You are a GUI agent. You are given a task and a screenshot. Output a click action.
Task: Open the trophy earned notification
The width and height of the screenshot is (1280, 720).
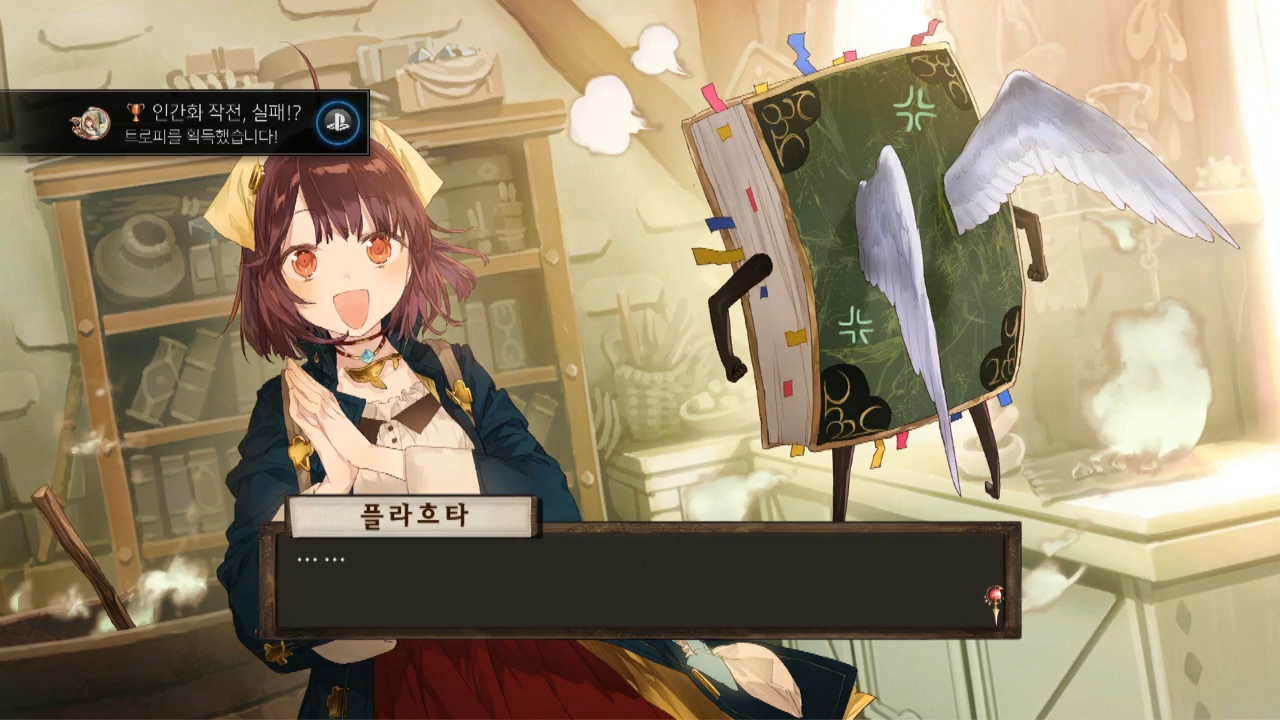(186, 123)
